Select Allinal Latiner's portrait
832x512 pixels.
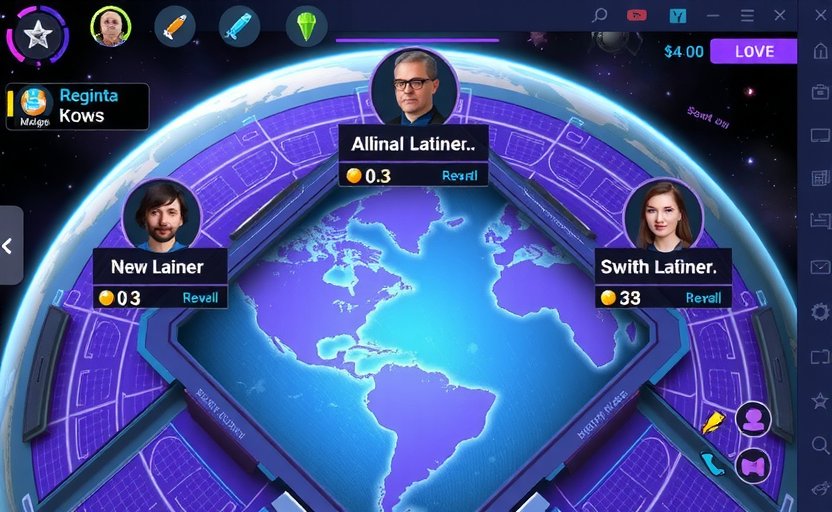point(414,87)
